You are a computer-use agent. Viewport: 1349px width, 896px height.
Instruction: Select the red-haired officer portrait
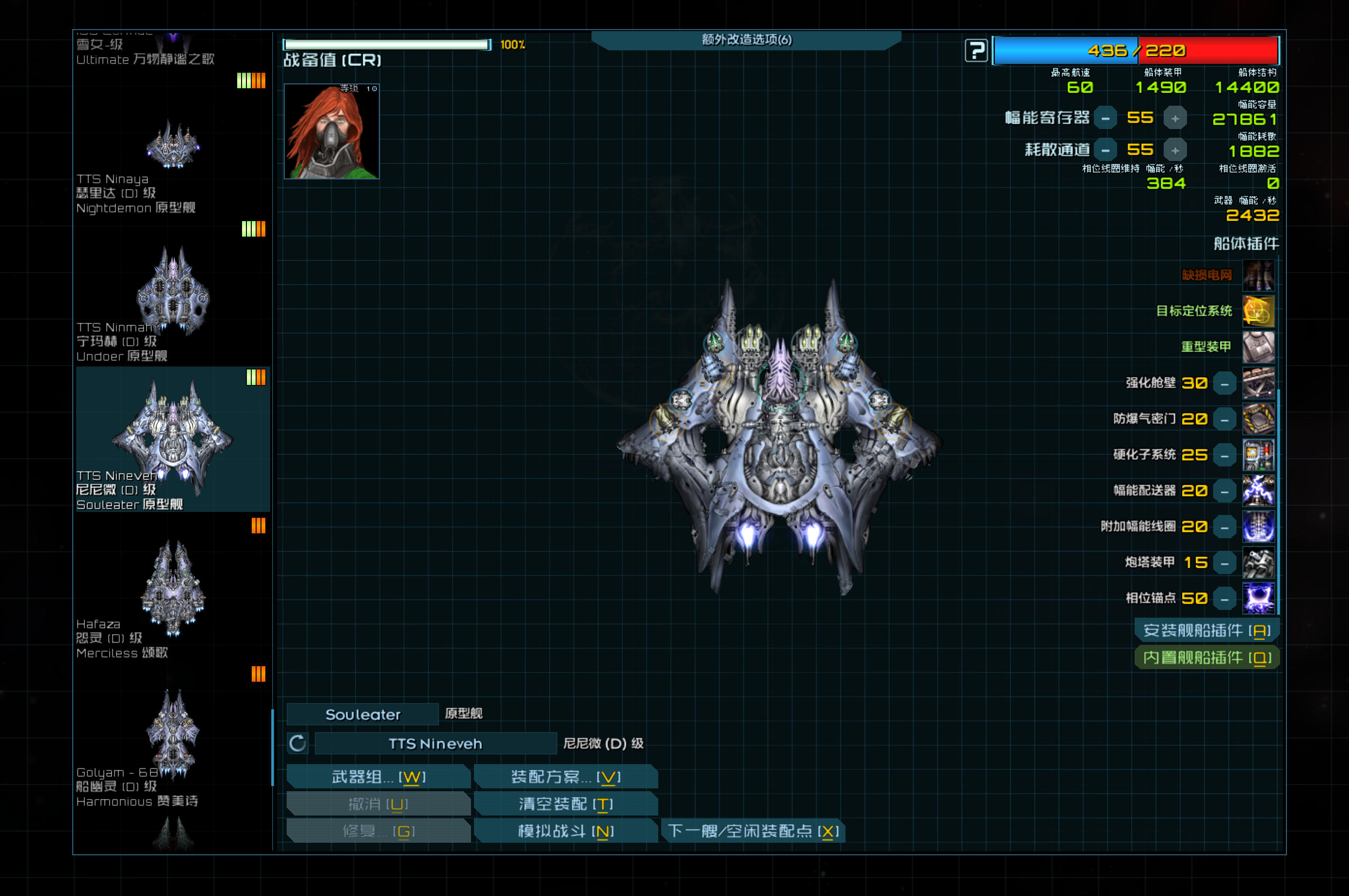click(331, 131)
